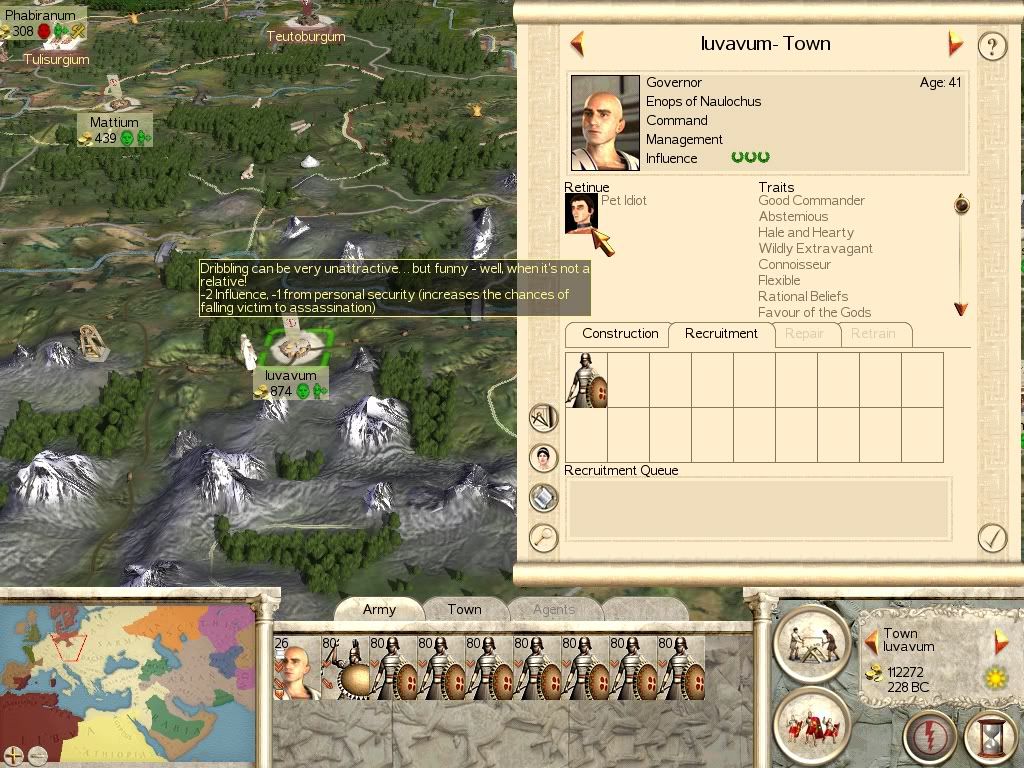Click the governor portrait of Enops
This screenshot has width=1024, height=768.
point(605,122)
